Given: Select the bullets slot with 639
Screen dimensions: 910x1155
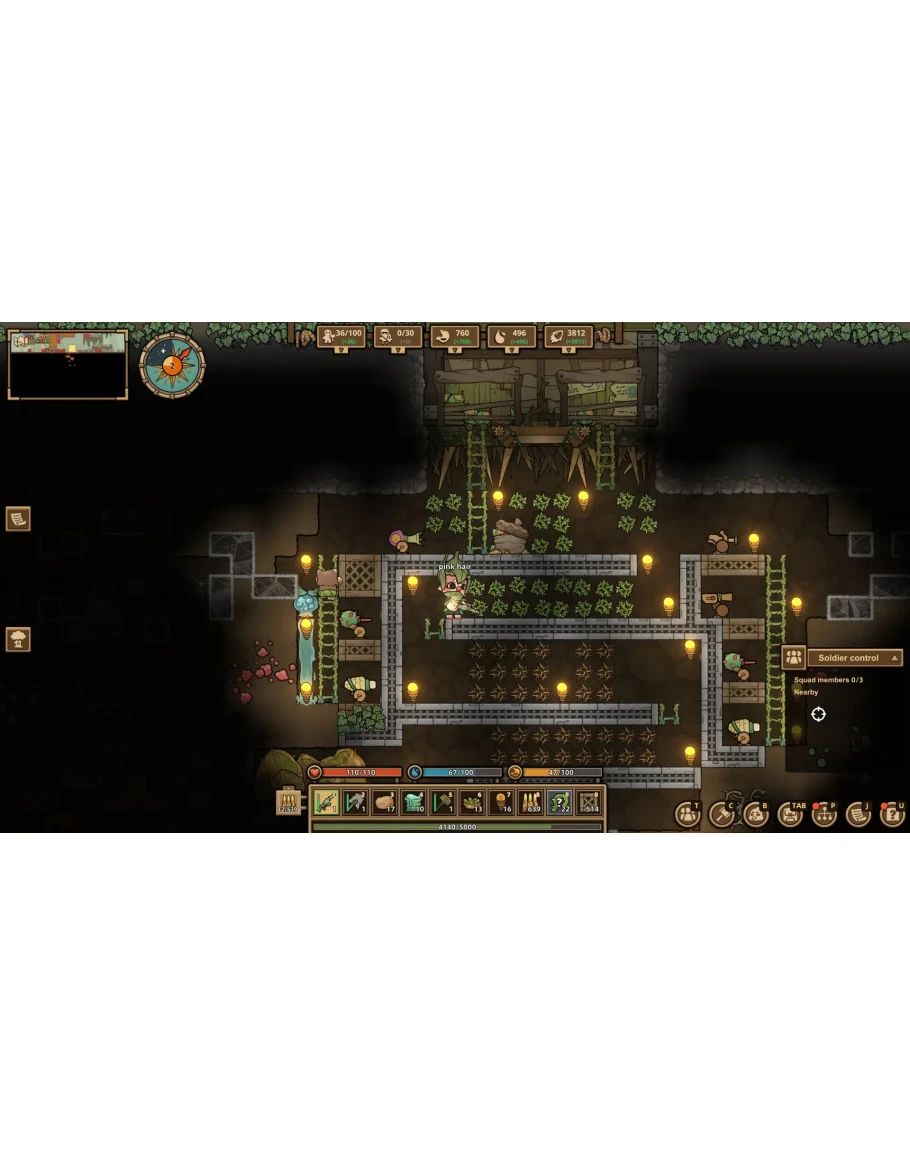Looking at the screenshot, I should pyautogui.click(x=530, y=802).
